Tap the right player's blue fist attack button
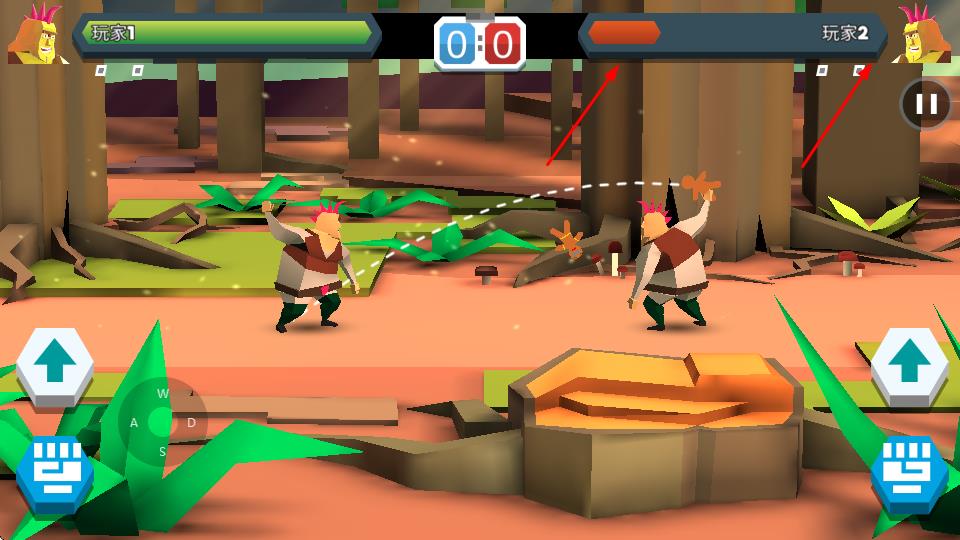The height and width of the screenshot is (540, 960). (909, 471)
